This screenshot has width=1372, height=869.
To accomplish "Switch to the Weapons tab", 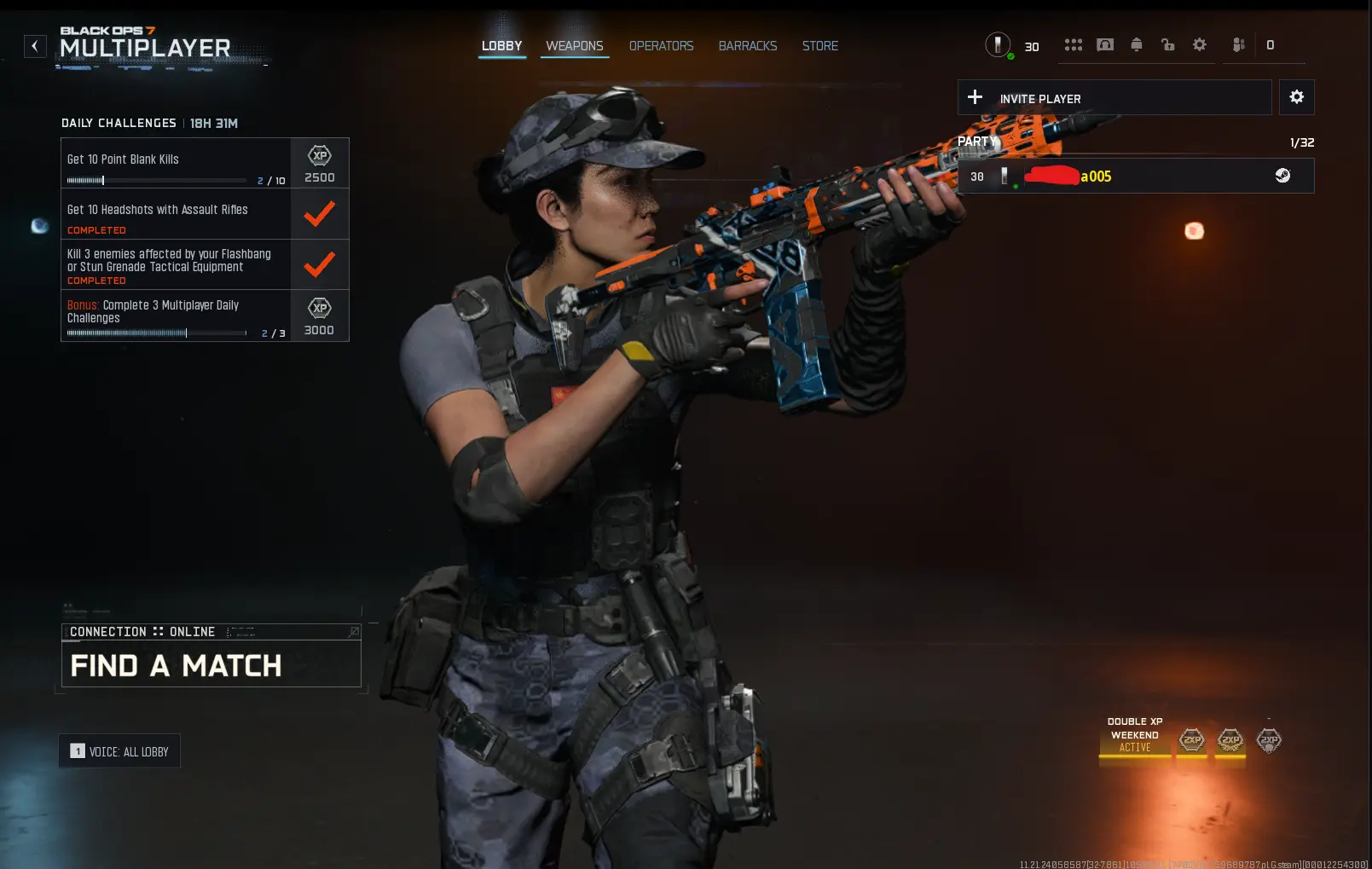I will 574,46.
